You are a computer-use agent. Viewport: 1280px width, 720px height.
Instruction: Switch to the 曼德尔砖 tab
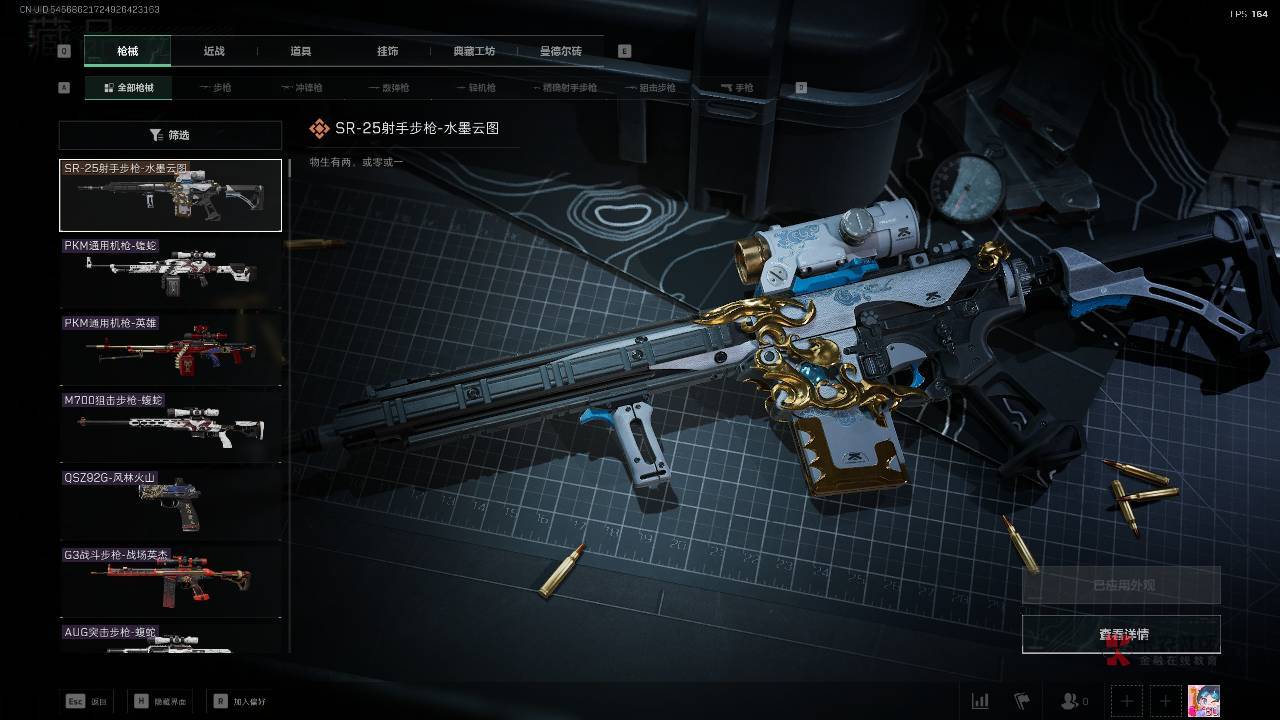[x=561, y=51]
